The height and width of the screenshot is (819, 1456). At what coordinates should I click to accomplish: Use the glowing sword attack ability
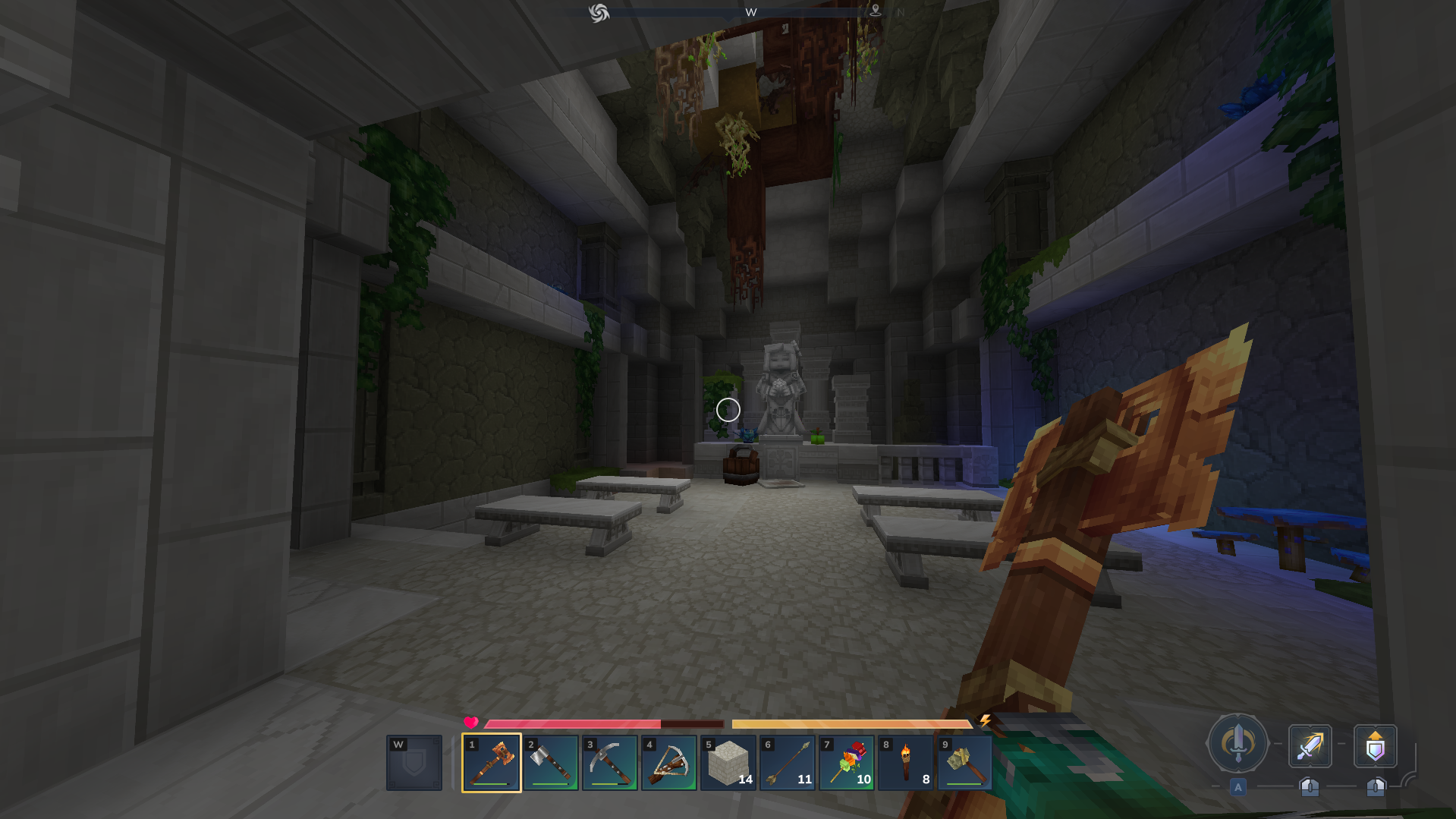click(x=1310, y=746)
